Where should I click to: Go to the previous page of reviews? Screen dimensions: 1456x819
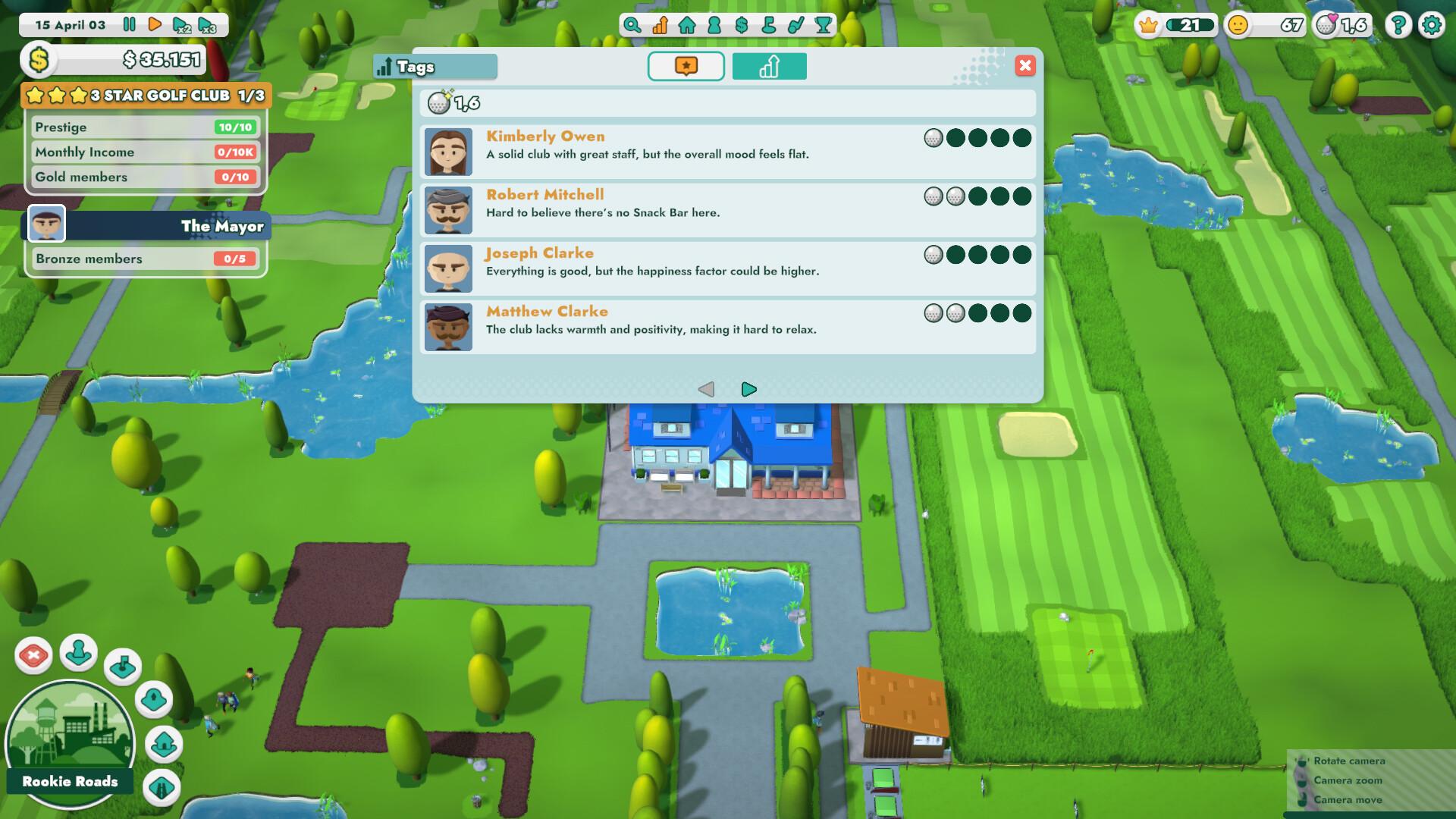(x=708, y=389)
